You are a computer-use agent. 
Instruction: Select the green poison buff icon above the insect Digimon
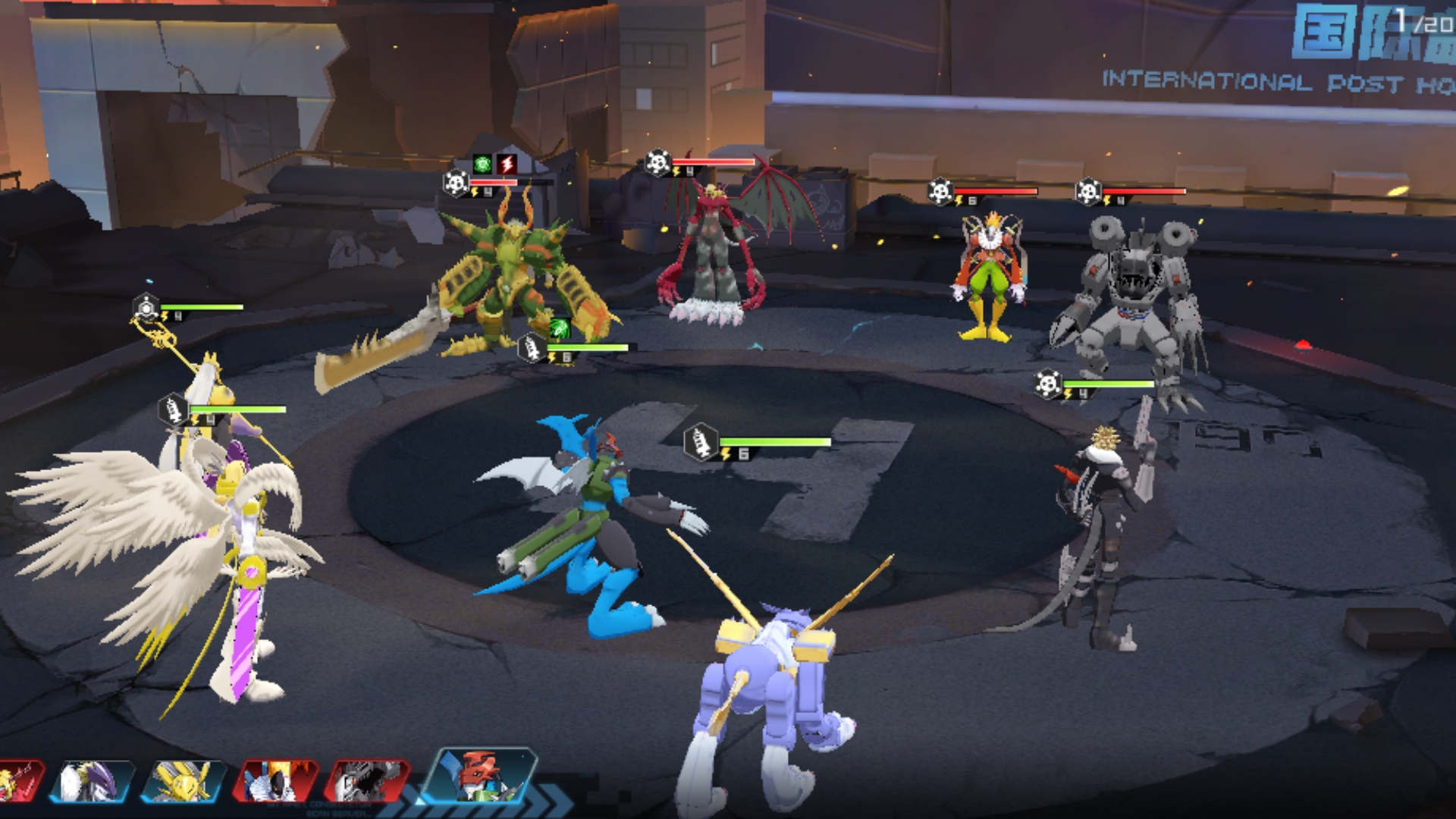pyautogui.click(x=482, y=164)
